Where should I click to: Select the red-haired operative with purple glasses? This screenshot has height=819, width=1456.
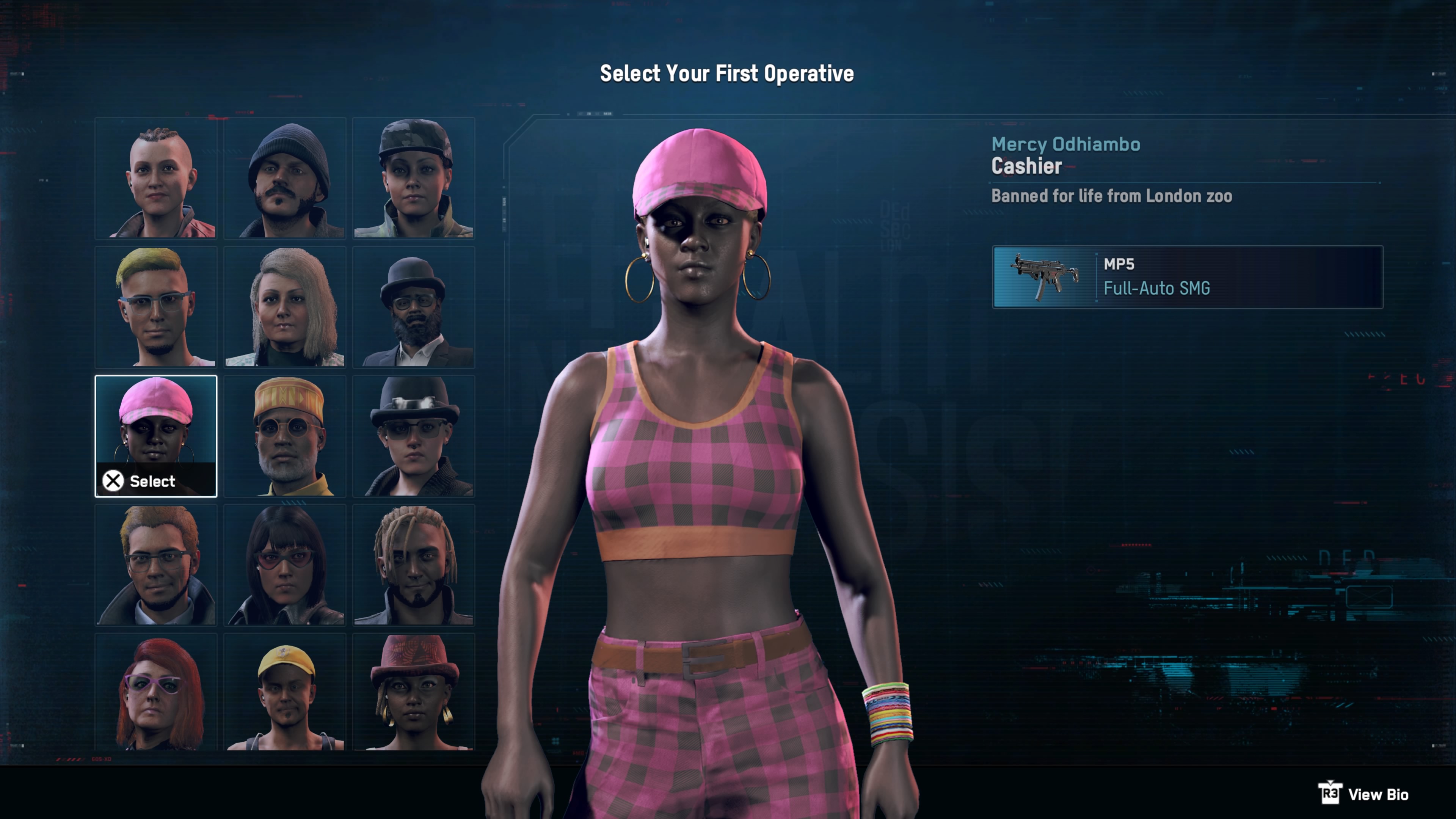point(156,692)
